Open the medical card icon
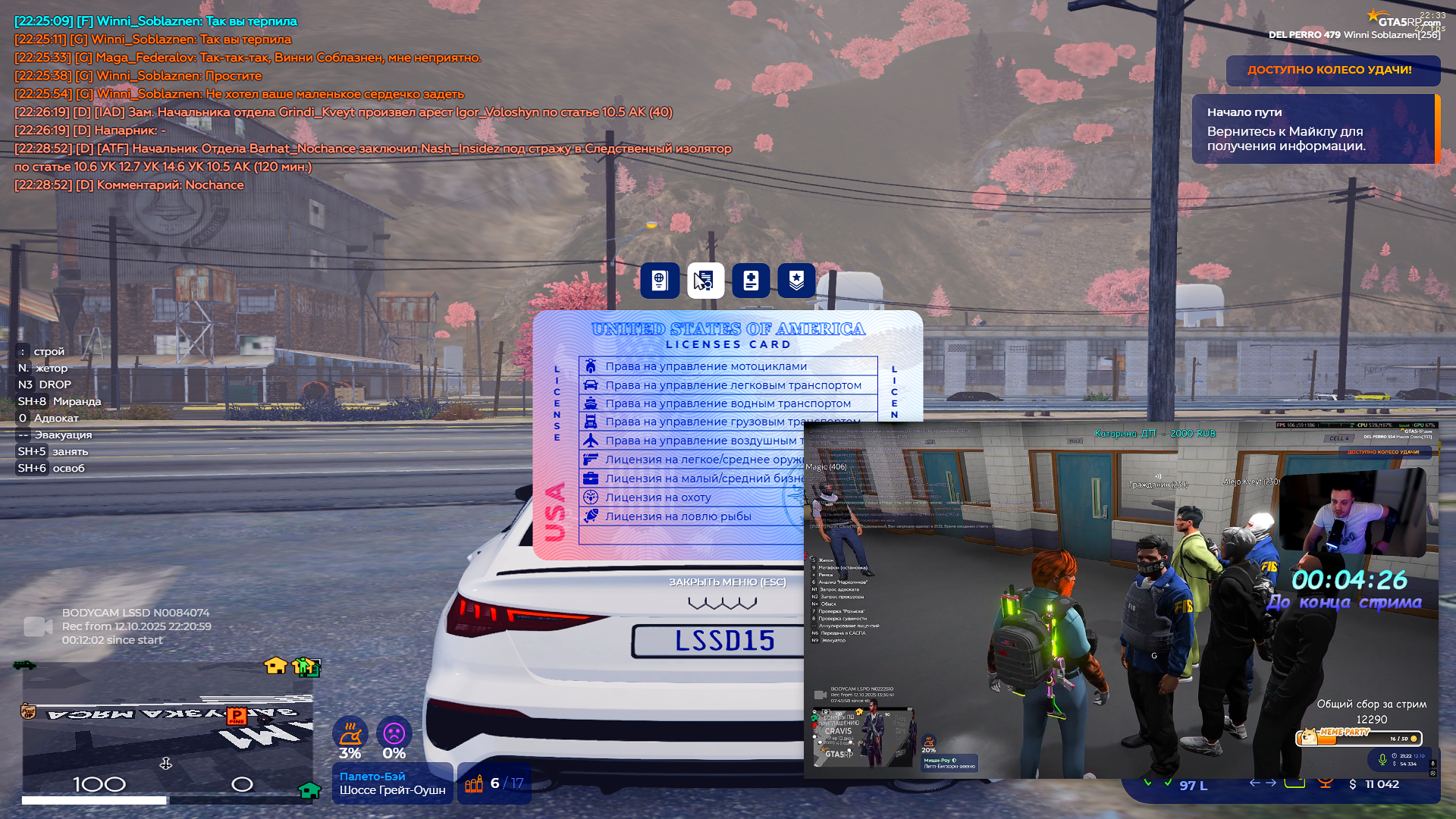 (751, 281)
